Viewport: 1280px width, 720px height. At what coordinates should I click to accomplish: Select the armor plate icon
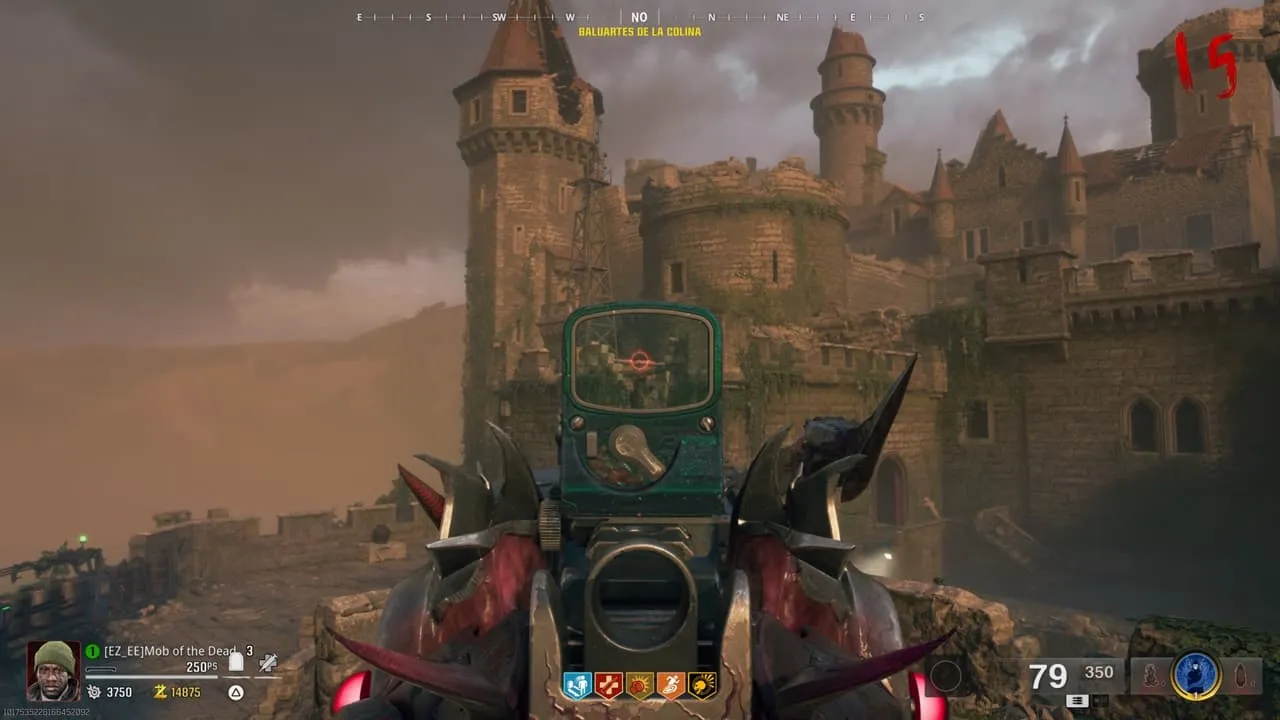(236, 661)
